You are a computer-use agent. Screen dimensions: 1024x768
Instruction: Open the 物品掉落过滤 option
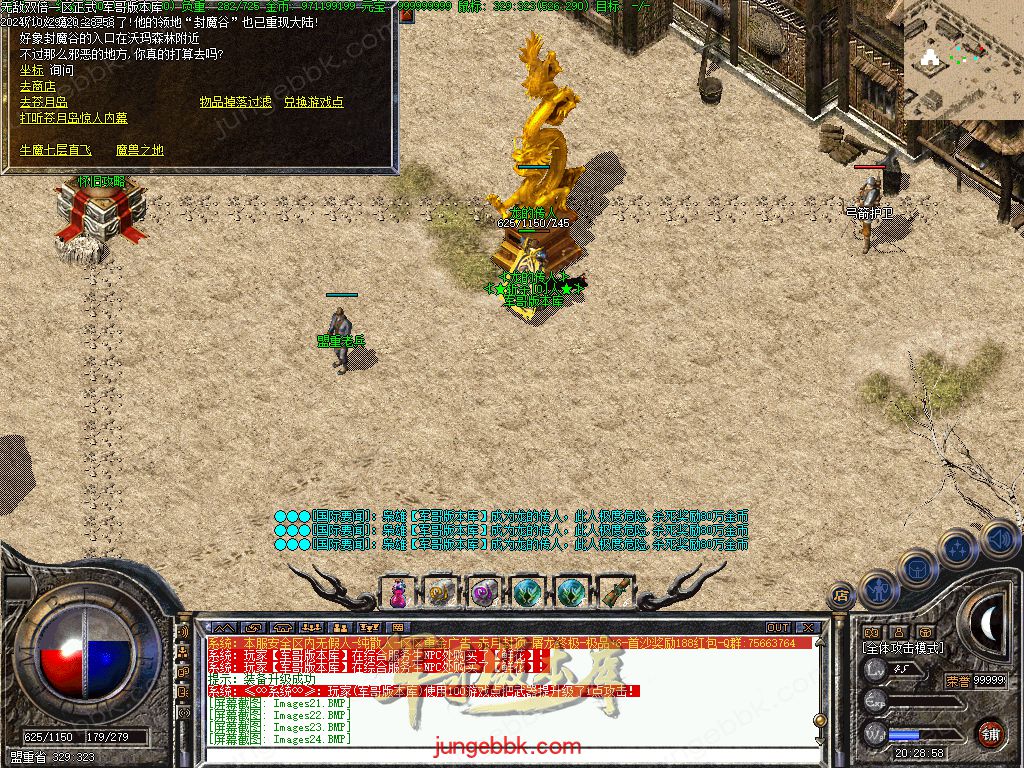(x=235, y=102)
